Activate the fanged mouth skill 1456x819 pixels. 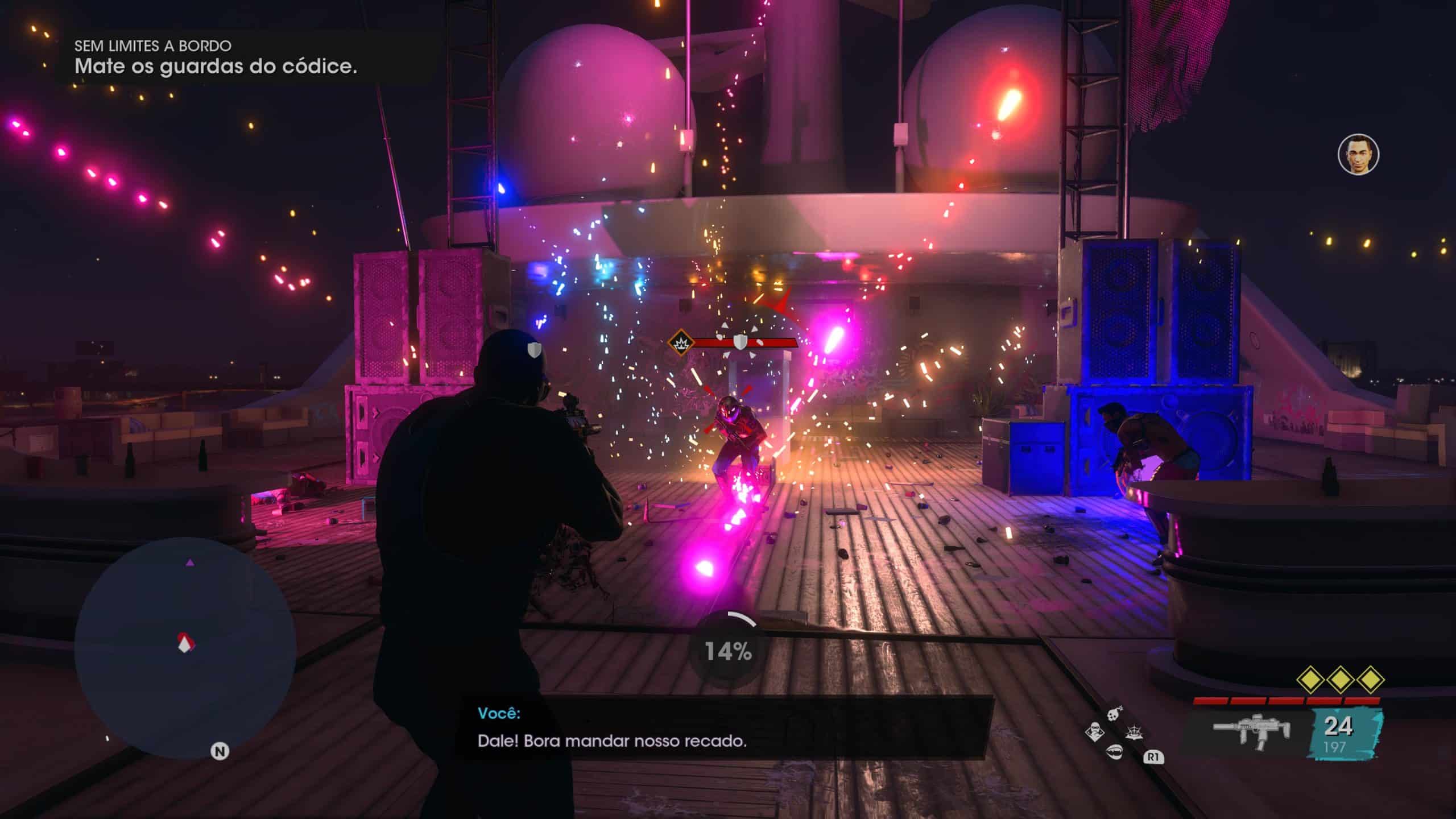(1113, 751)
